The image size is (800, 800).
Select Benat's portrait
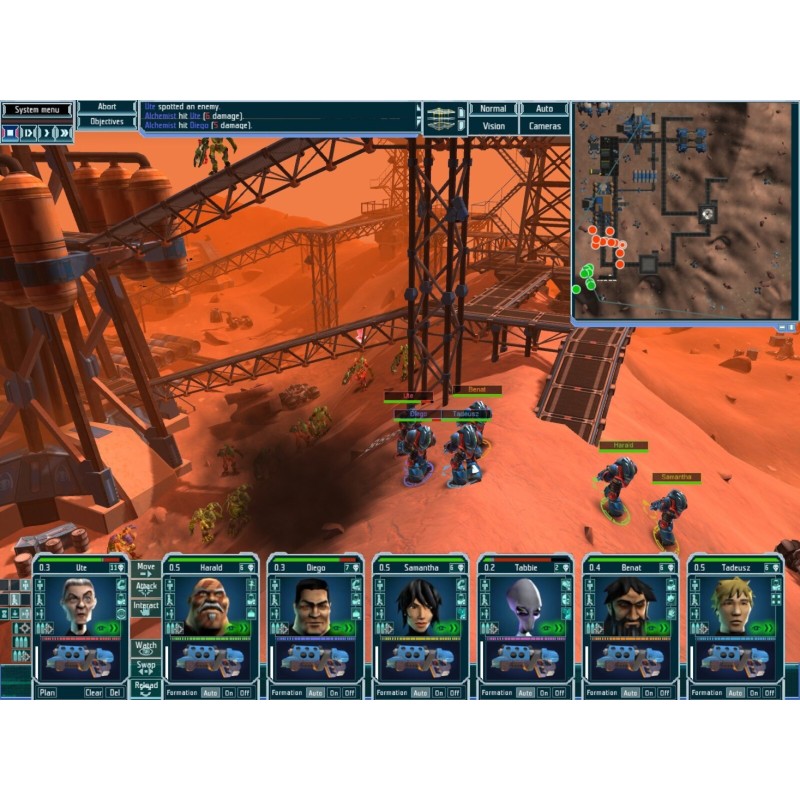point(630,607)
